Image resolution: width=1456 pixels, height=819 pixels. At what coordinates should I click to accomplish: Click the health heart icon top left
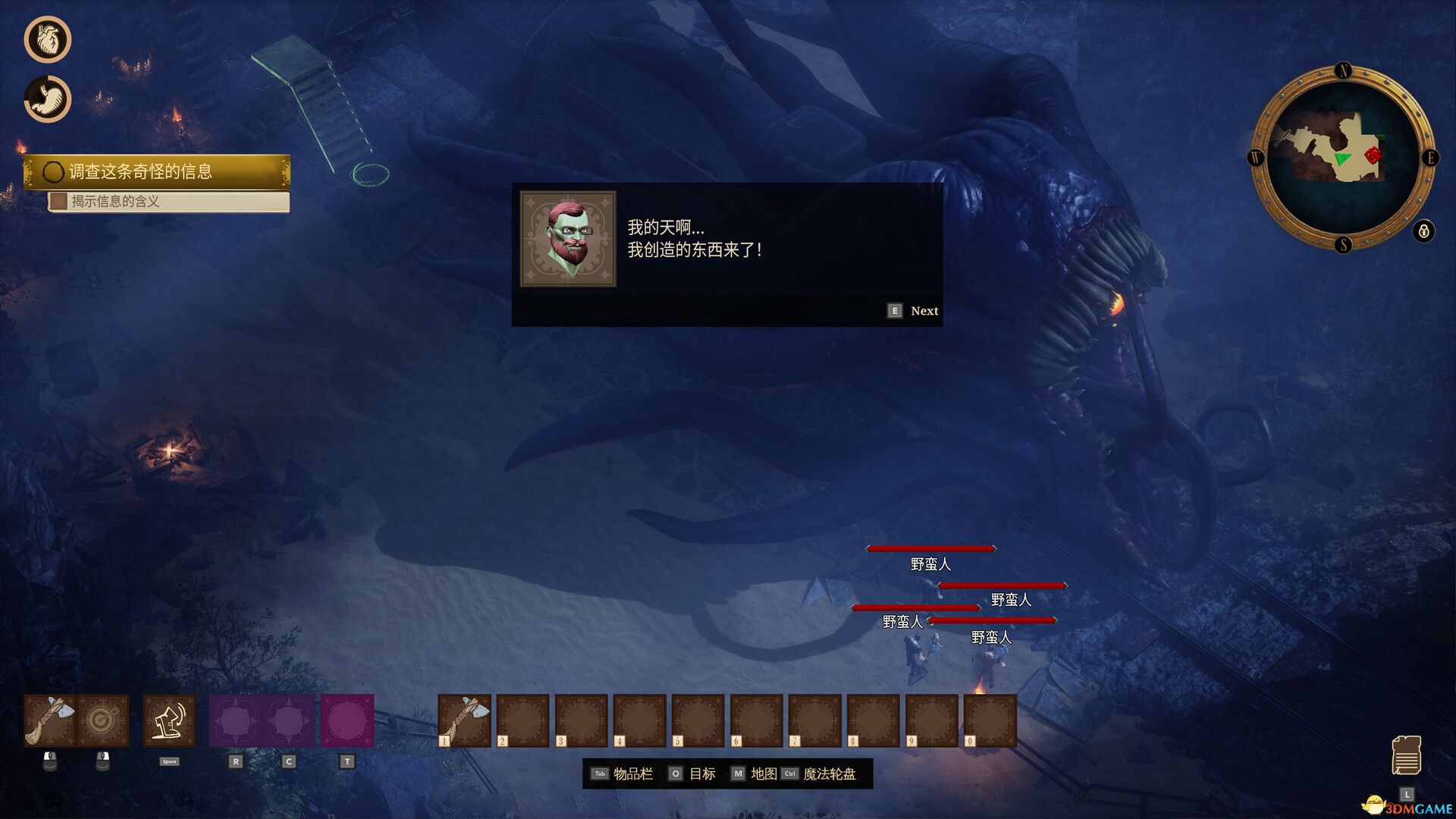(x=47, y=39)
